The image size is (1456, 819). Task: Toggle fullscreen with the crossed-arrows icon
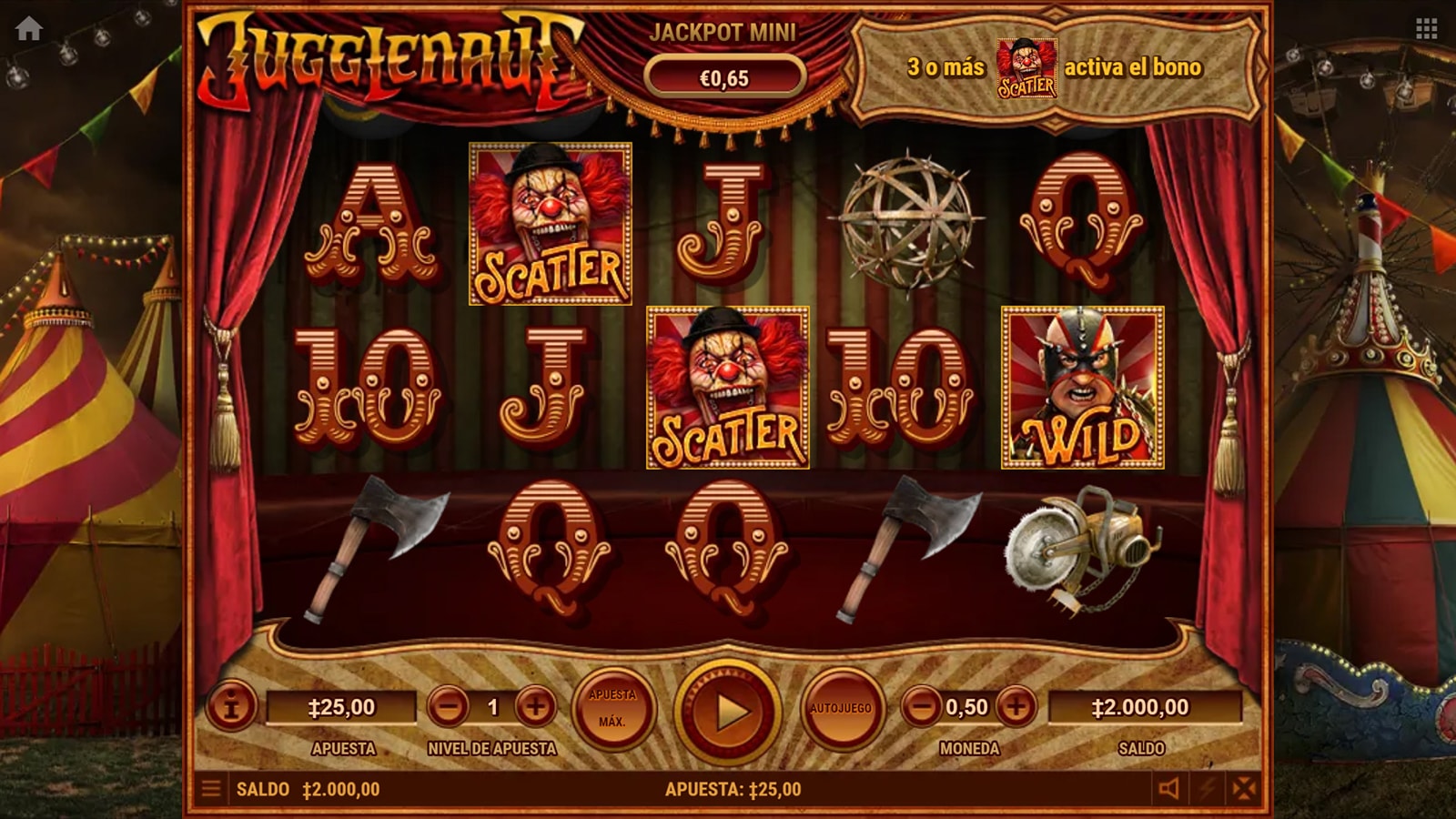coord(1245,788)
